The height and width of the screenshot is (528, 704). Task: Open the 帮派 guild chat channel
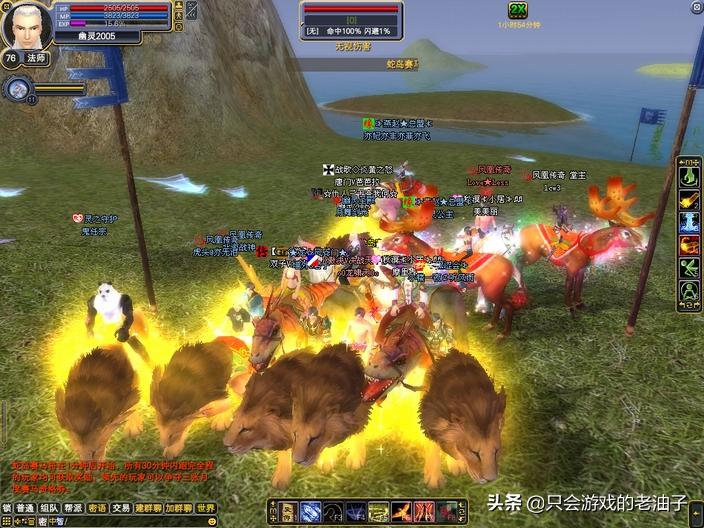[73, 508]
